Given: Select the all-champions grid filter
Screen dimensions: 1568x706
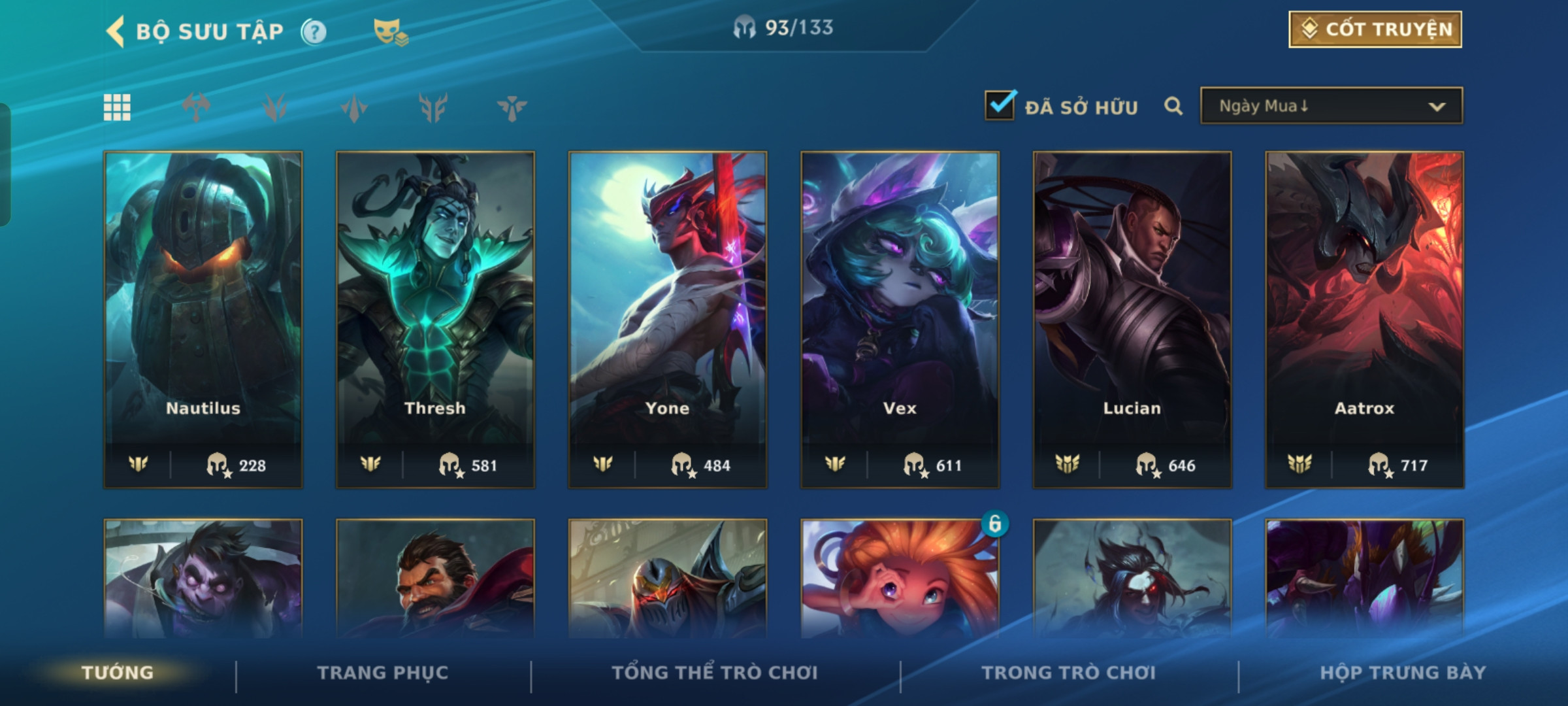Looking at the screenshot, I should coord(117,107).
